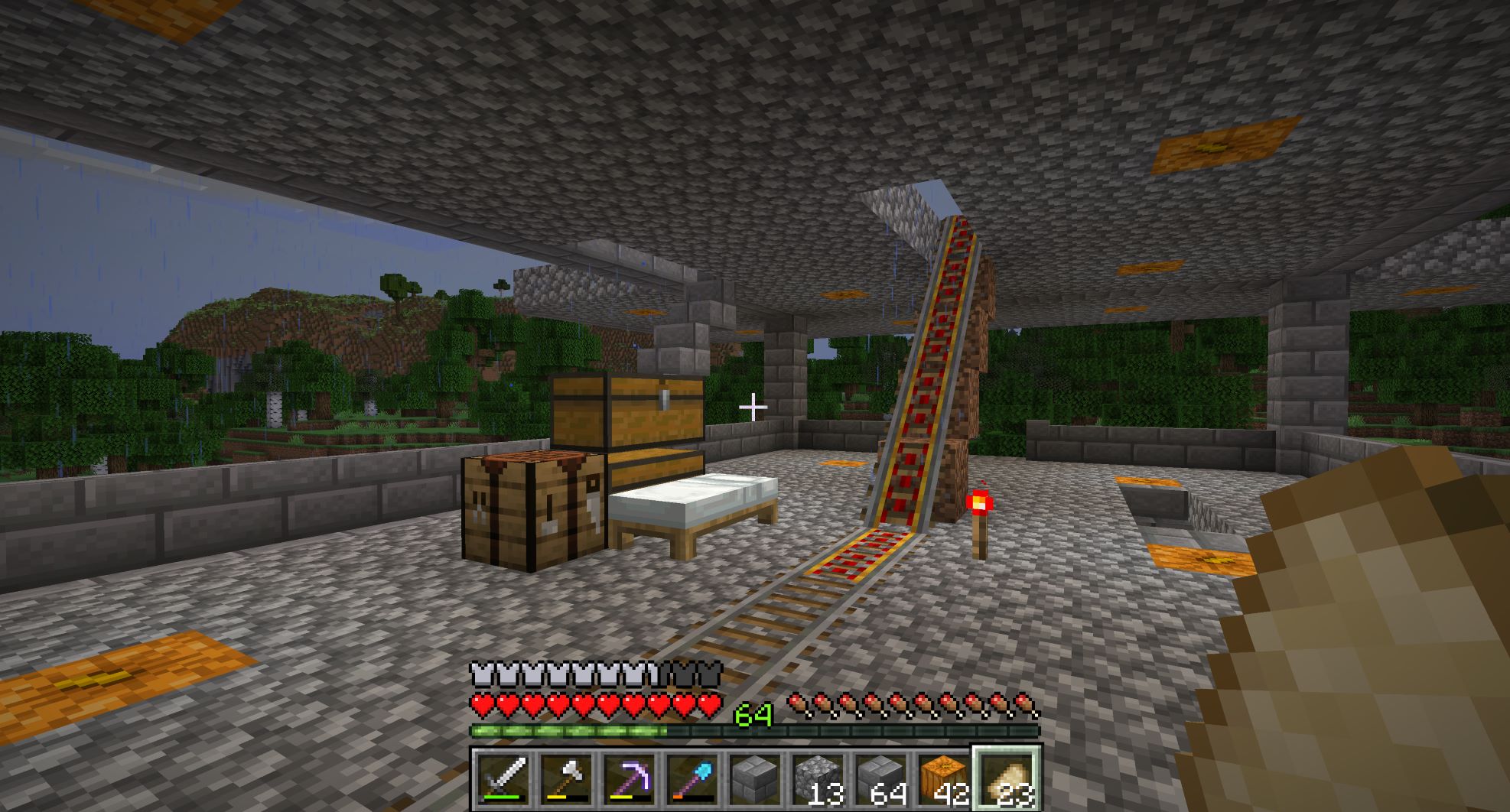Choose the pumpkin stack of 42
This screenshot has height=812, width=1510.
943,779
